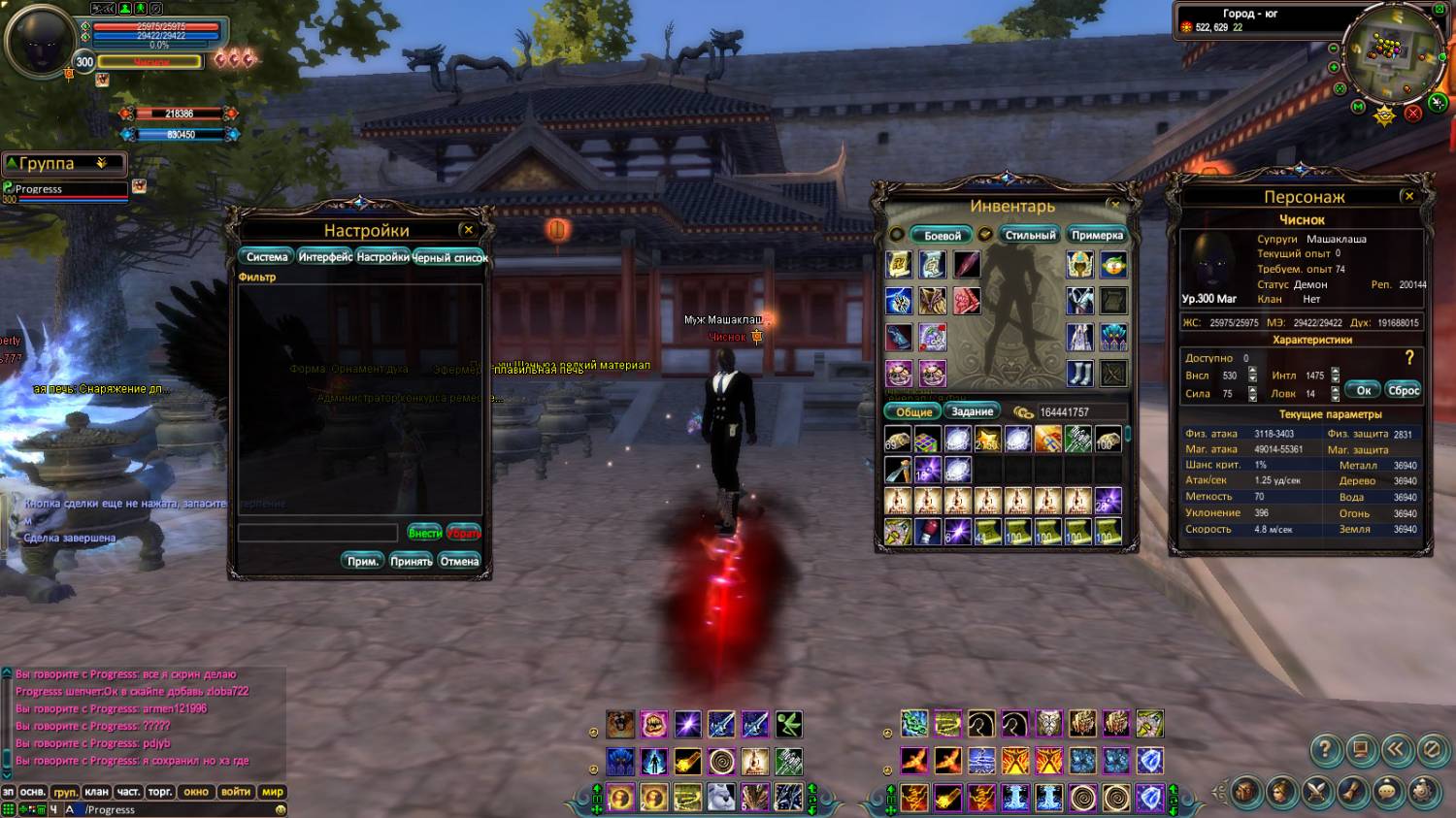Click the red Убрать button
The image size is (1456, 818).
coord(464,533)
